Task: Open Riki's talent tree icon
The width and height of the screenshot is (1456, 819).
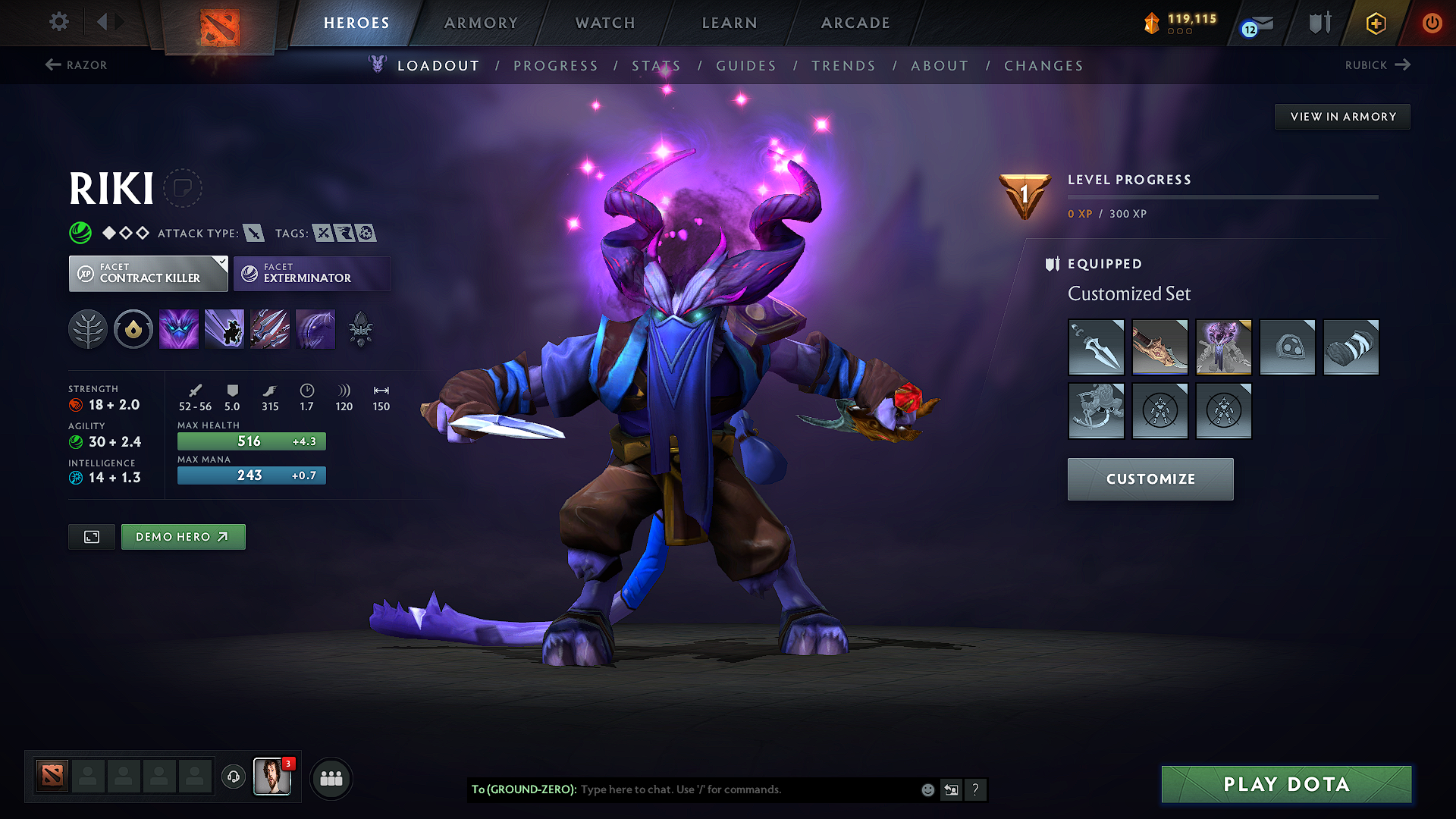Action: 88,328
